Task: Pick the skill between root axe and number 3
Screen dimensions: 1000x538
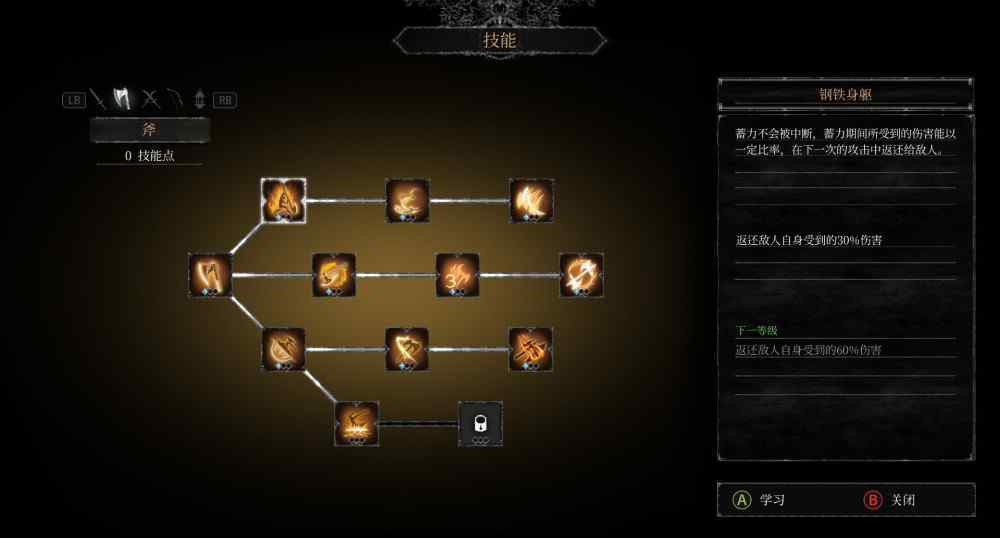Action: [333, 274]
